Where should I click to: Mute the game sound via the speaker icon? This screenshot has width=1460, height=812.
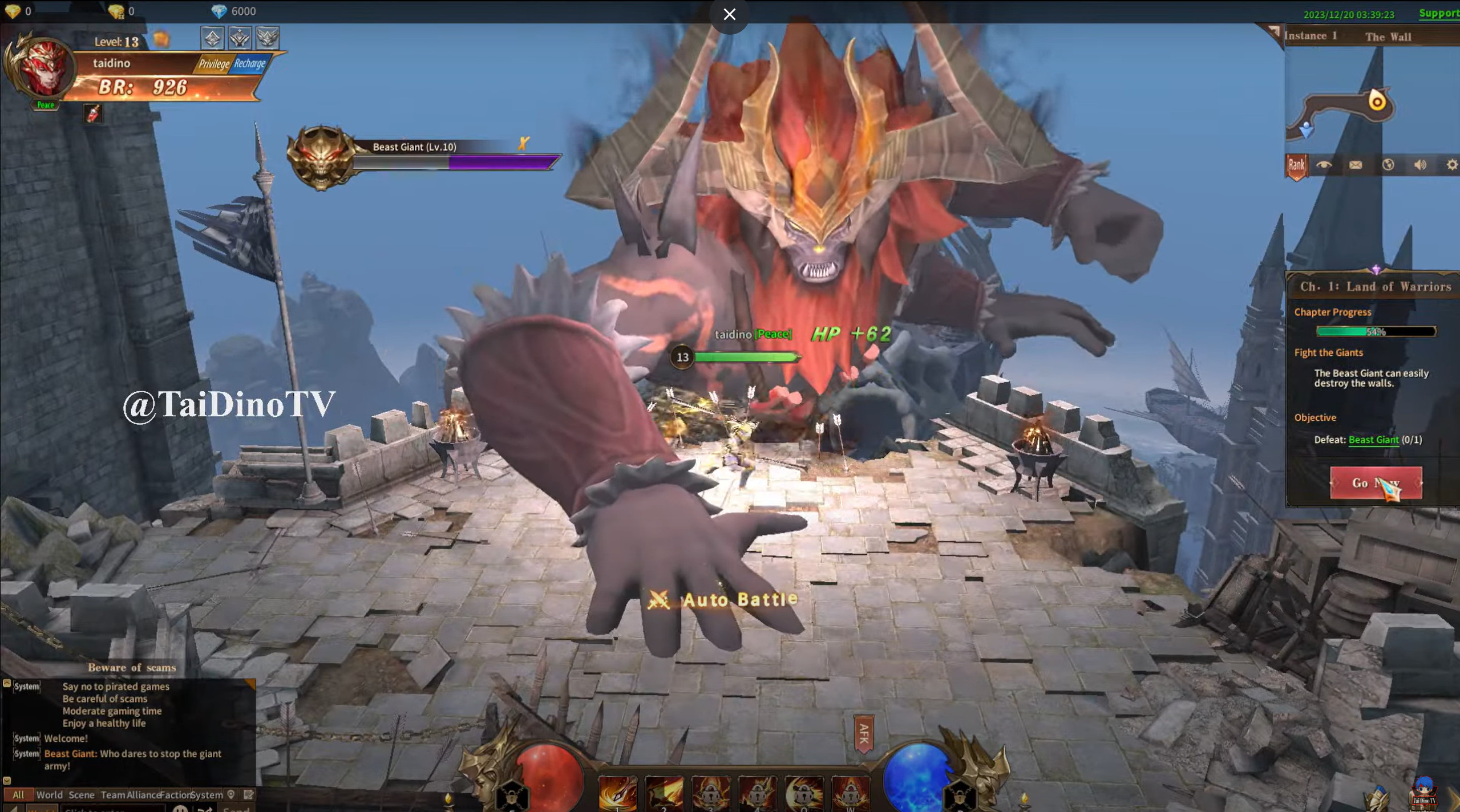[x=1421, y=165]
